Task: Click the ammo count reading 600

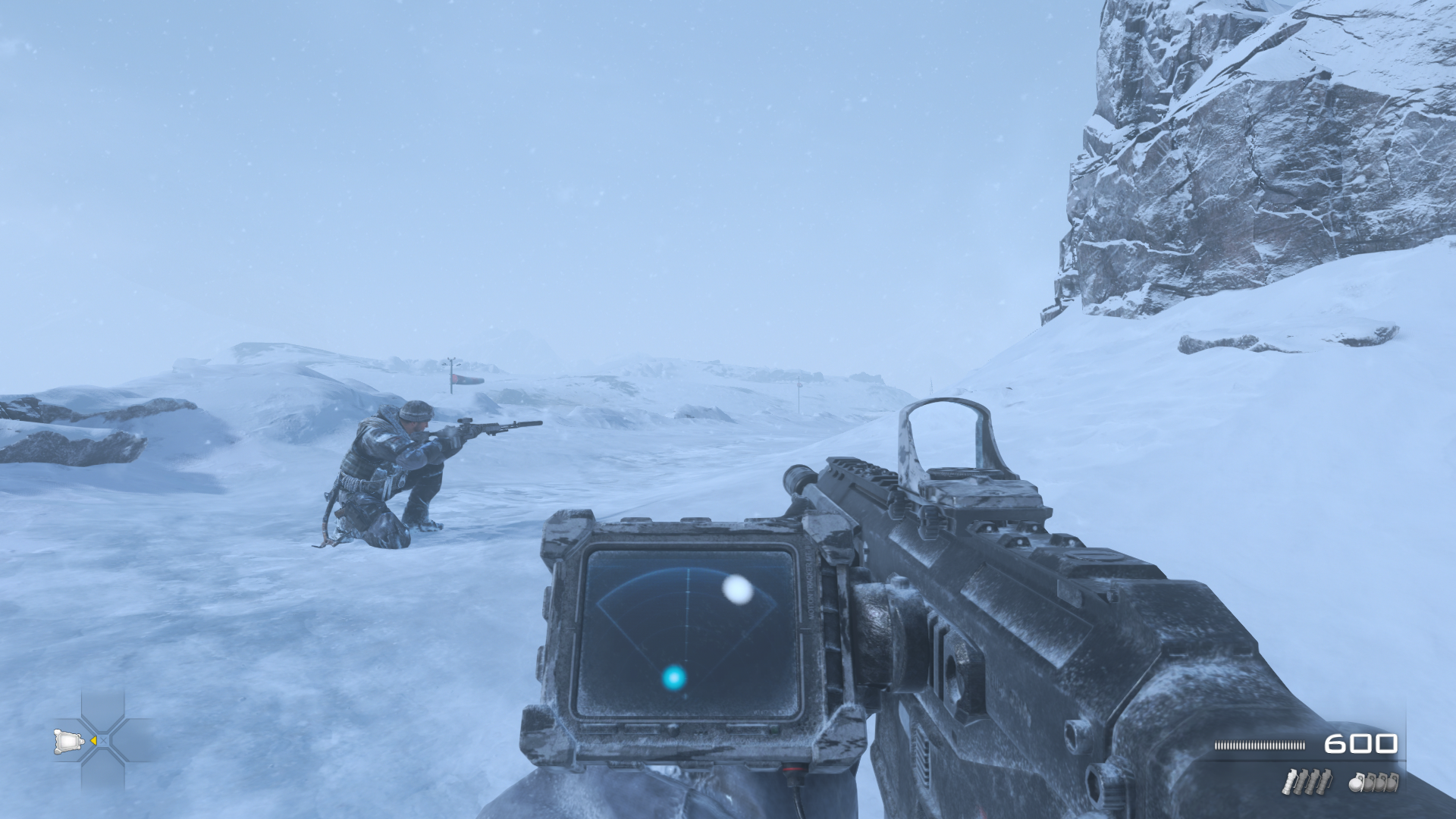Action: 1363,745
